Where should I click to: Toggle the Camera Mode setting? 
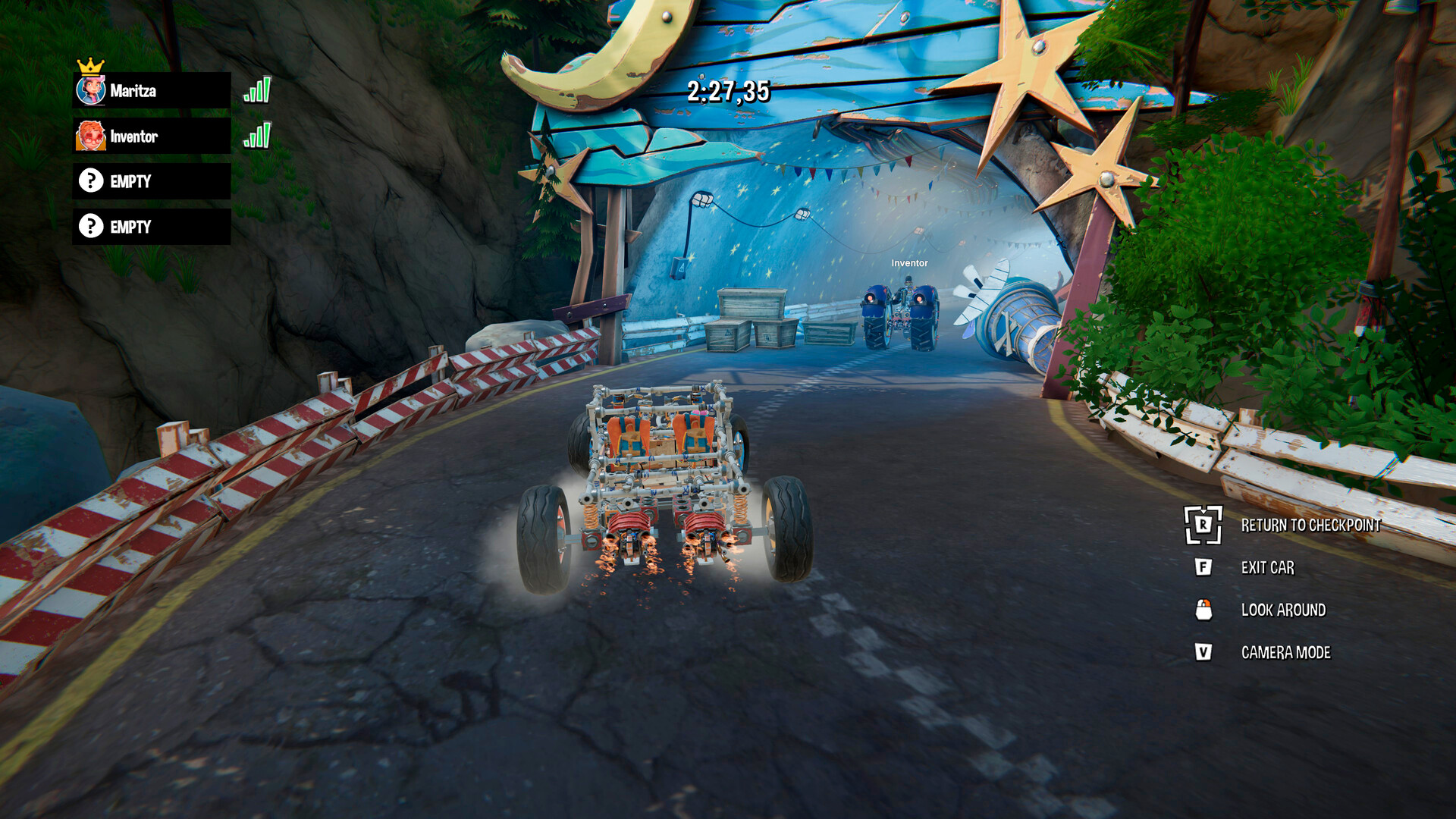[x=1285, y=651]
